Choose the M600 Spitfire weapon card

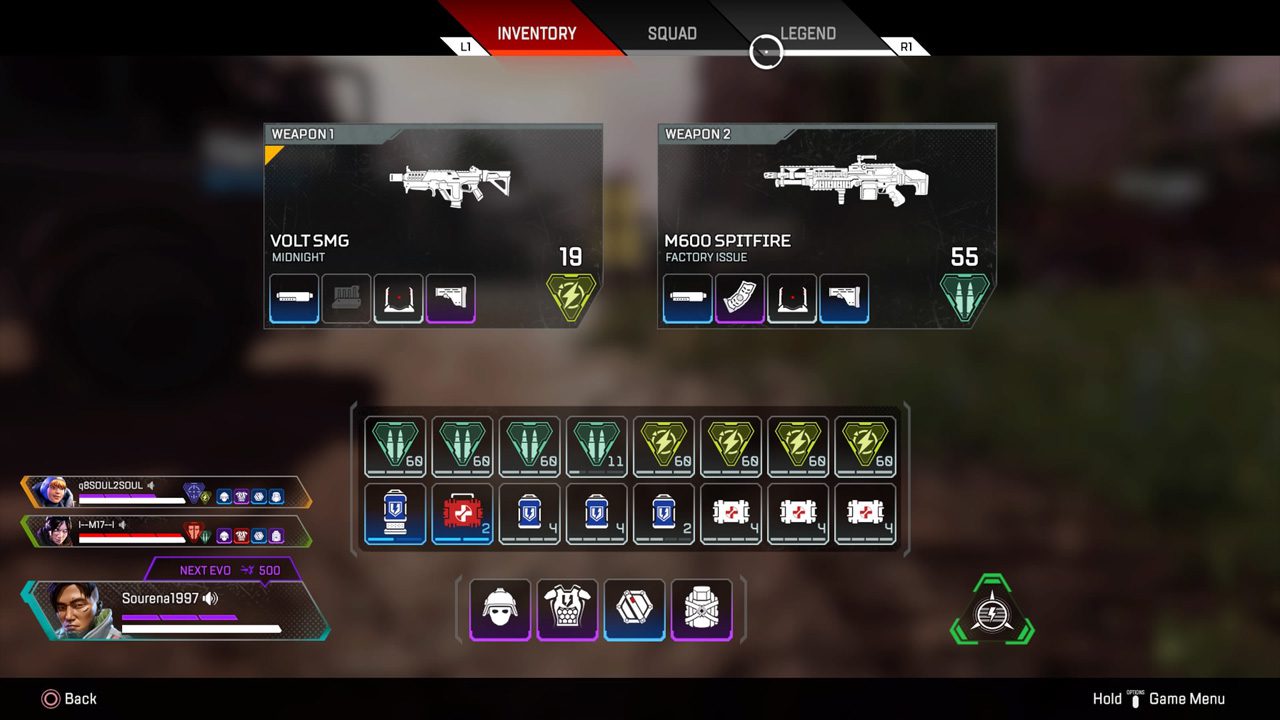coord(827,225)
